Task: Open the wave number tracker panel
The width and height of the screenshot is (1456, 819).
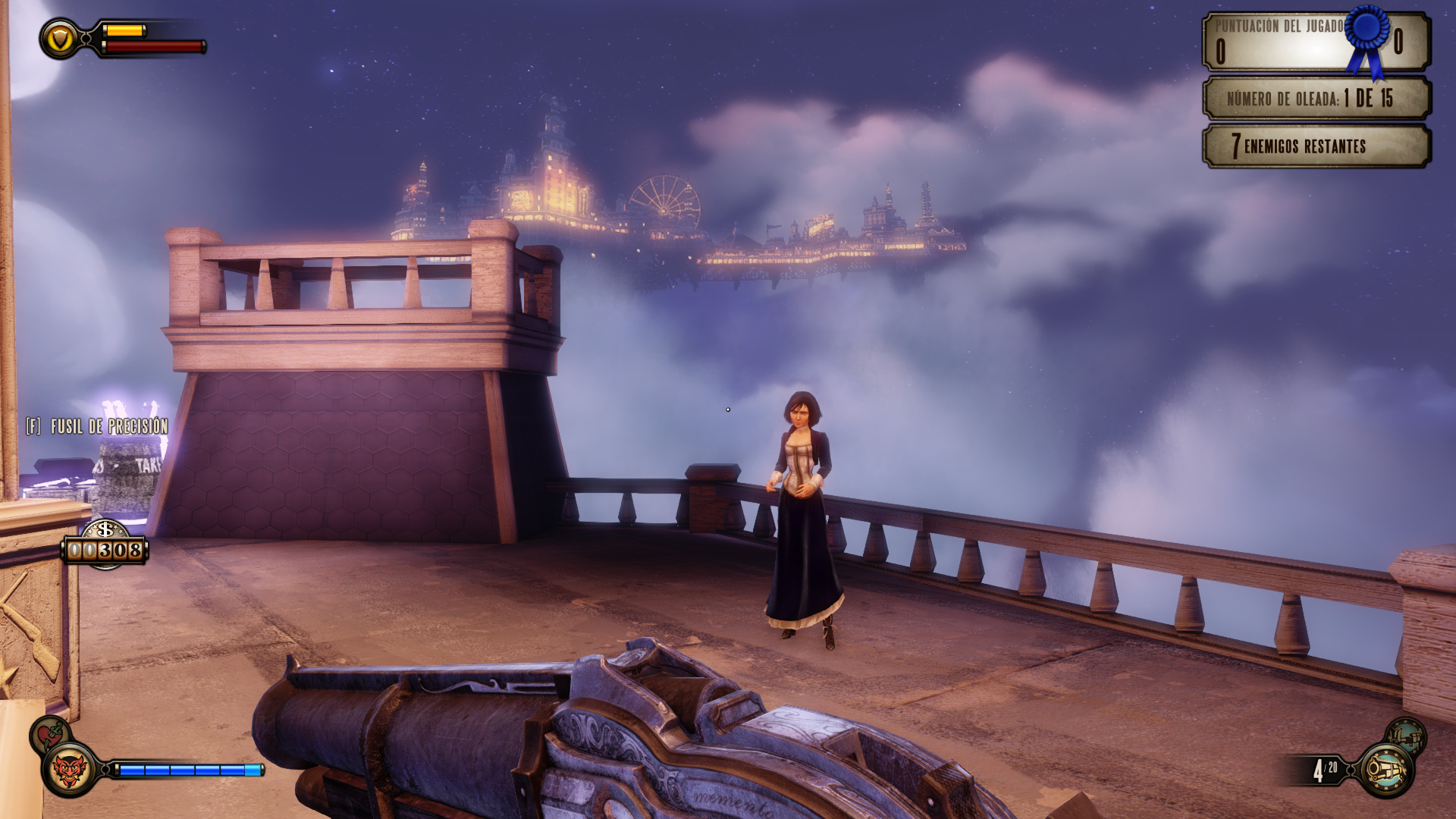Action: [x=1316, y=98]
